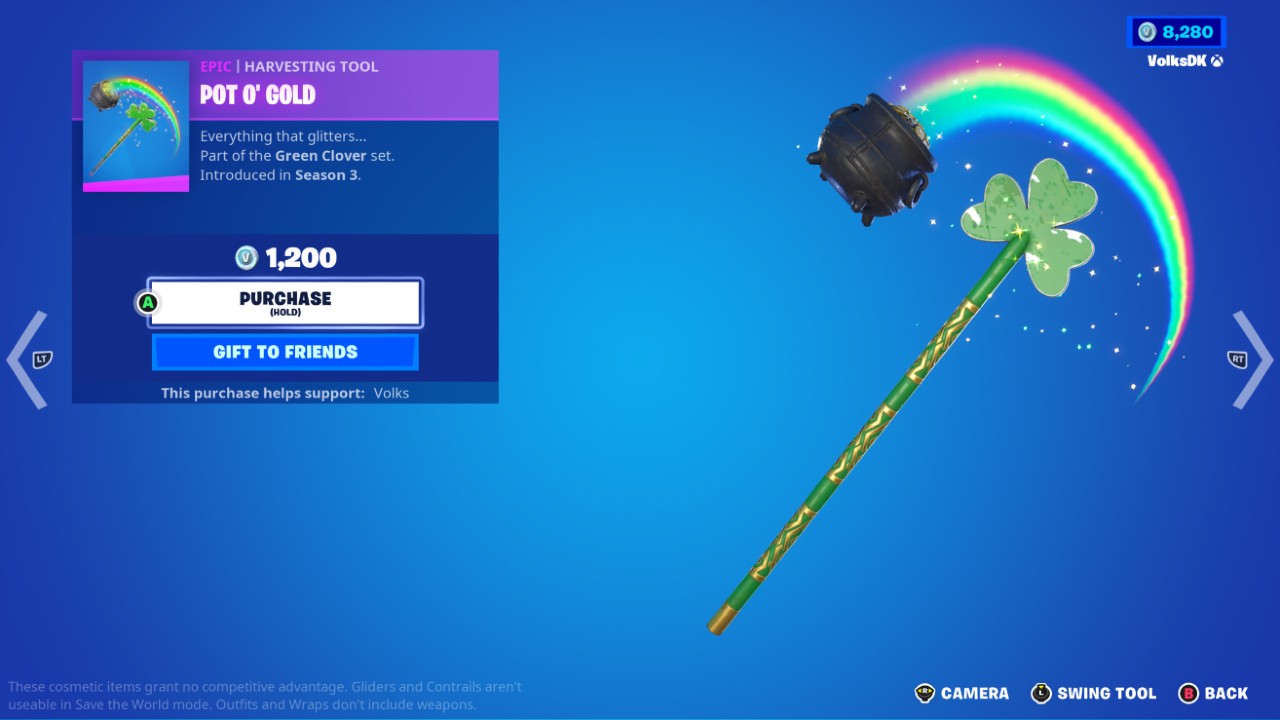Image resolution: width=1280 pixels, height=720 pixels.
Task: Select the creator name Volks in support text
Action: point(391,393)
